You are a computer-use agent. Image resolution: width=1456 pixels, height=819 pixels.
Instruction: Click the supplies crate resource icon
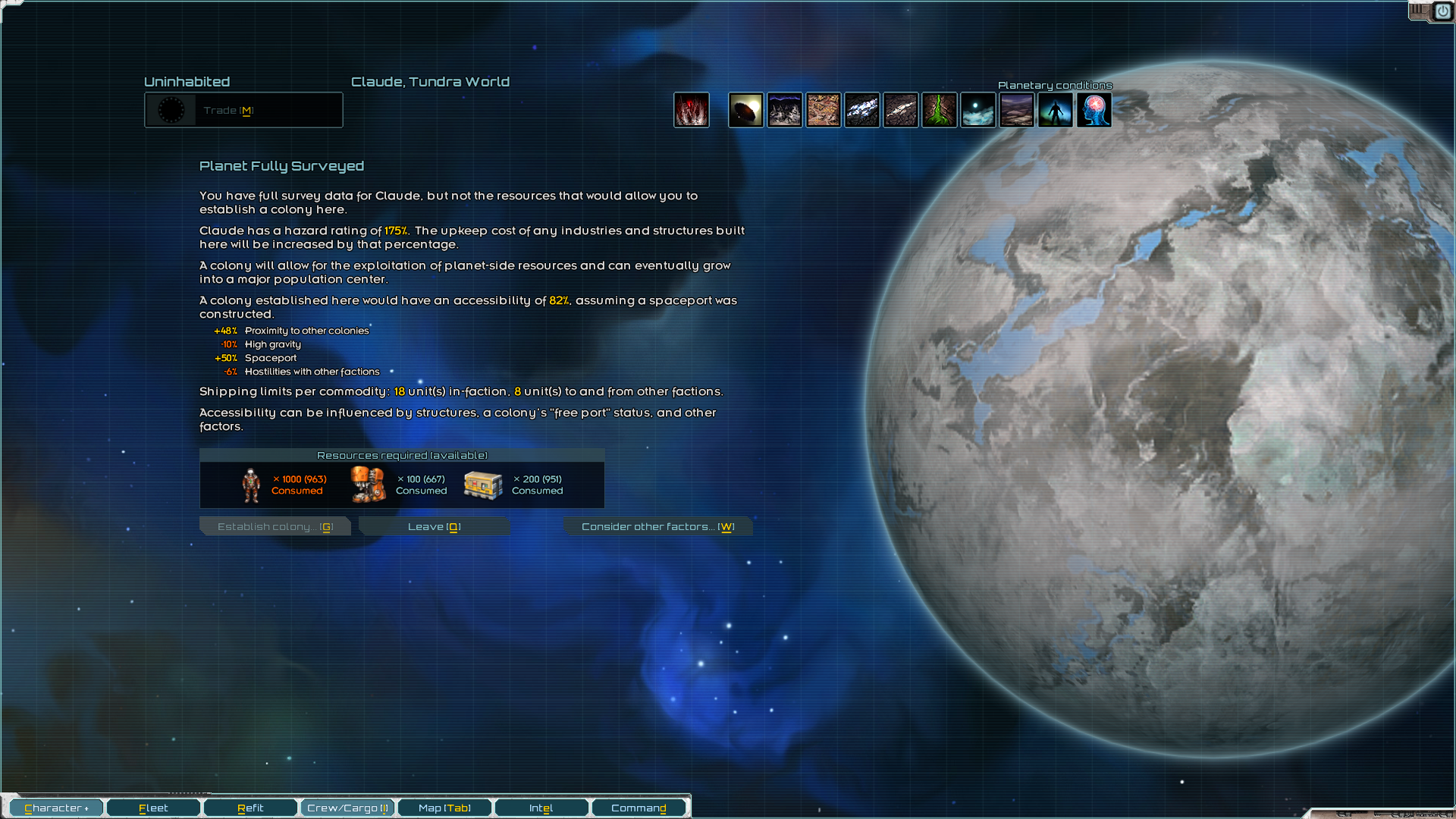[483, 485]
